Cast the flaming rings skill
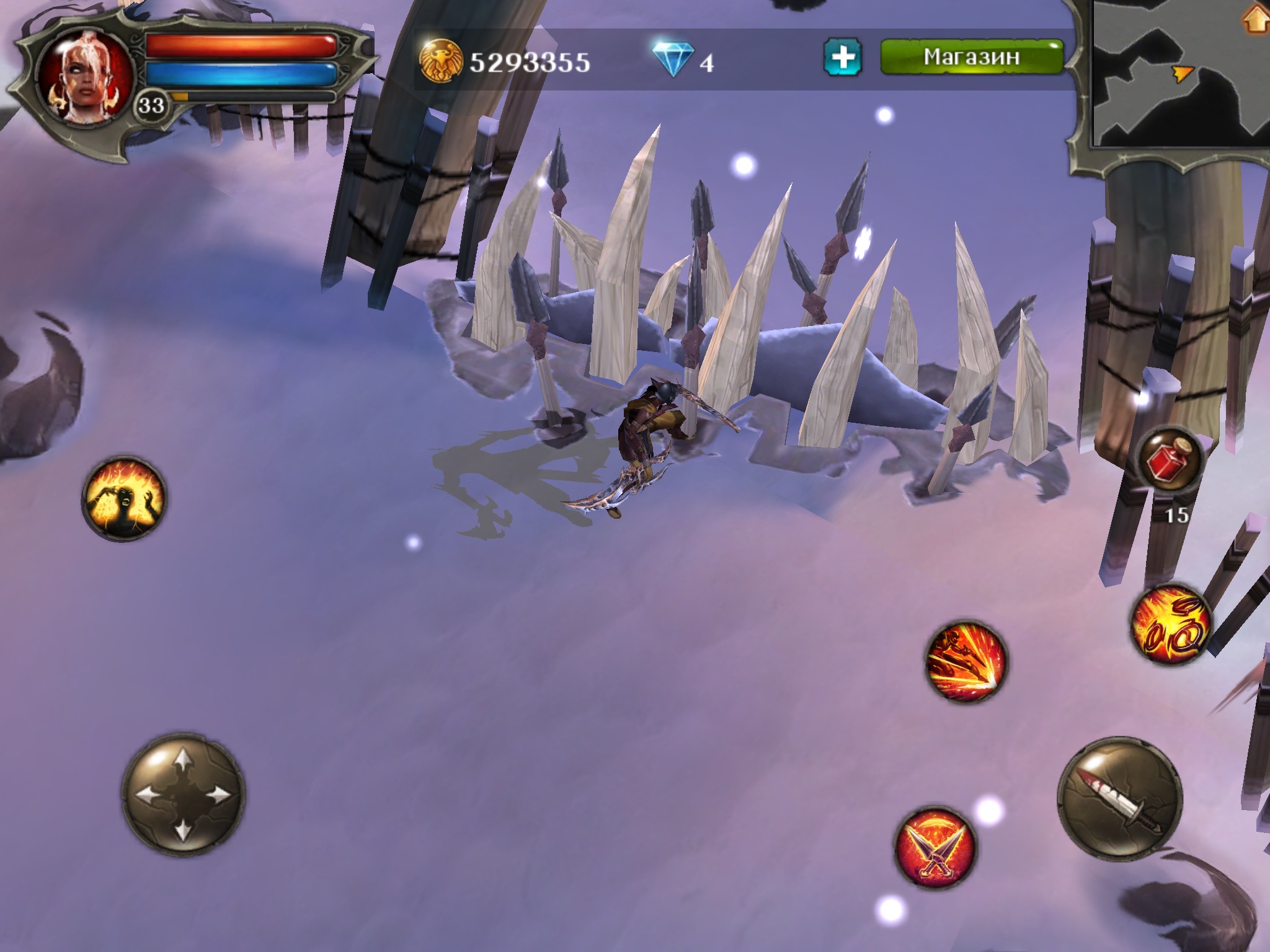This screenshot has width=1270, height=952. click(1170, 627)
